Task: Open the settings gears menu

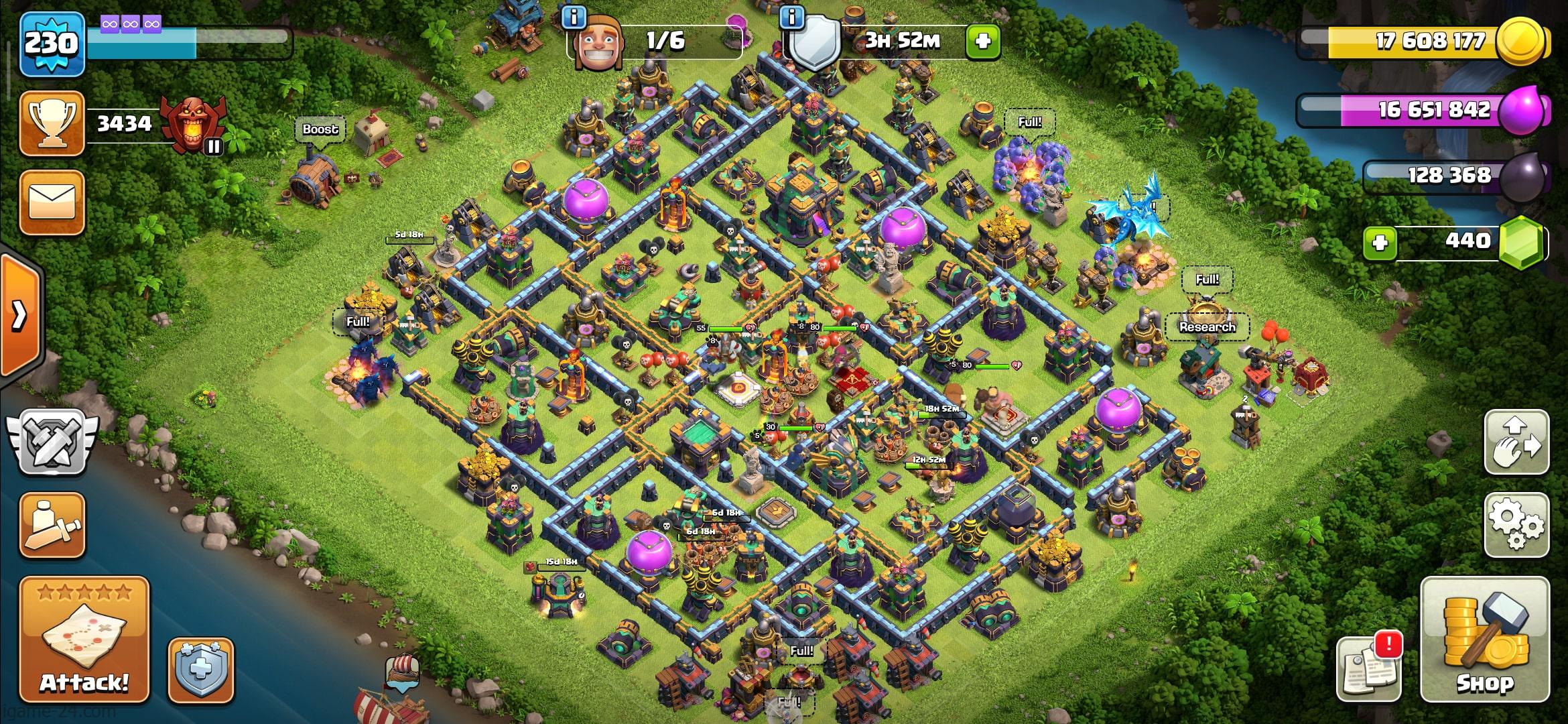Action: tap(1516, 524)
